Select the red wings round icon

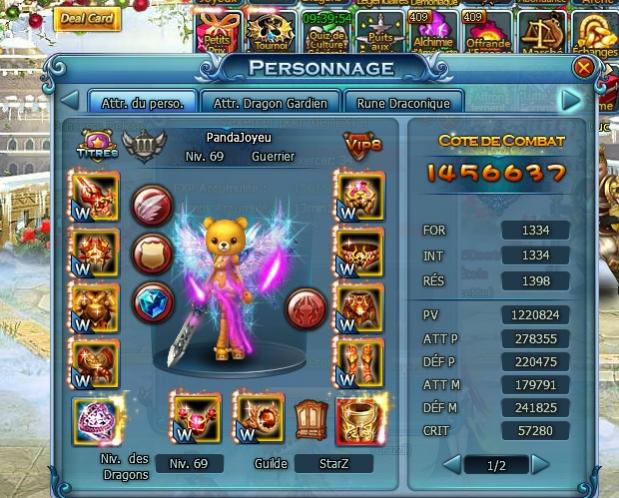[x=152, y=195]
